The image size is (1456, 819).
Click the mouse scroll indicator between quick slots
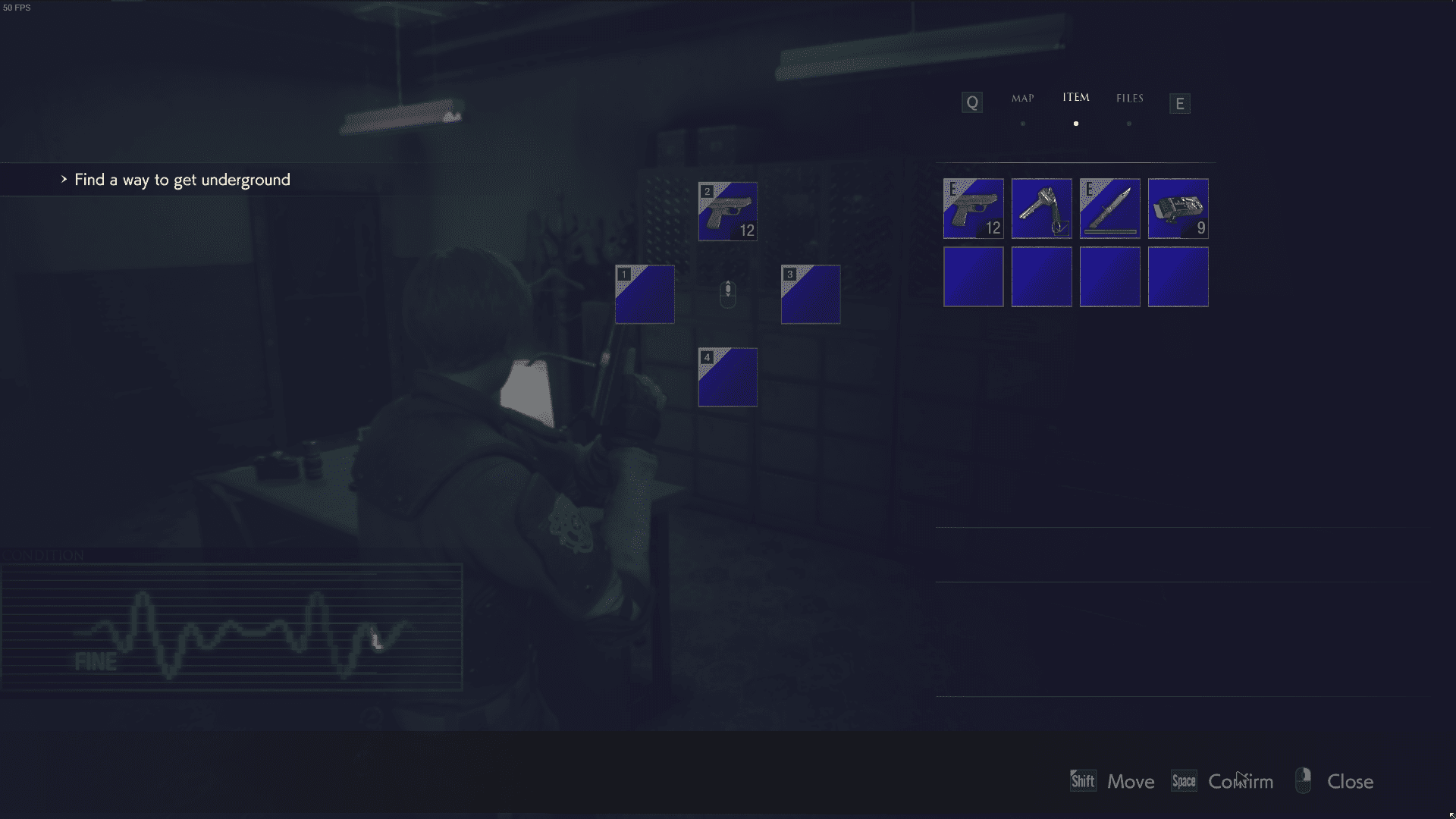(728, 294)
